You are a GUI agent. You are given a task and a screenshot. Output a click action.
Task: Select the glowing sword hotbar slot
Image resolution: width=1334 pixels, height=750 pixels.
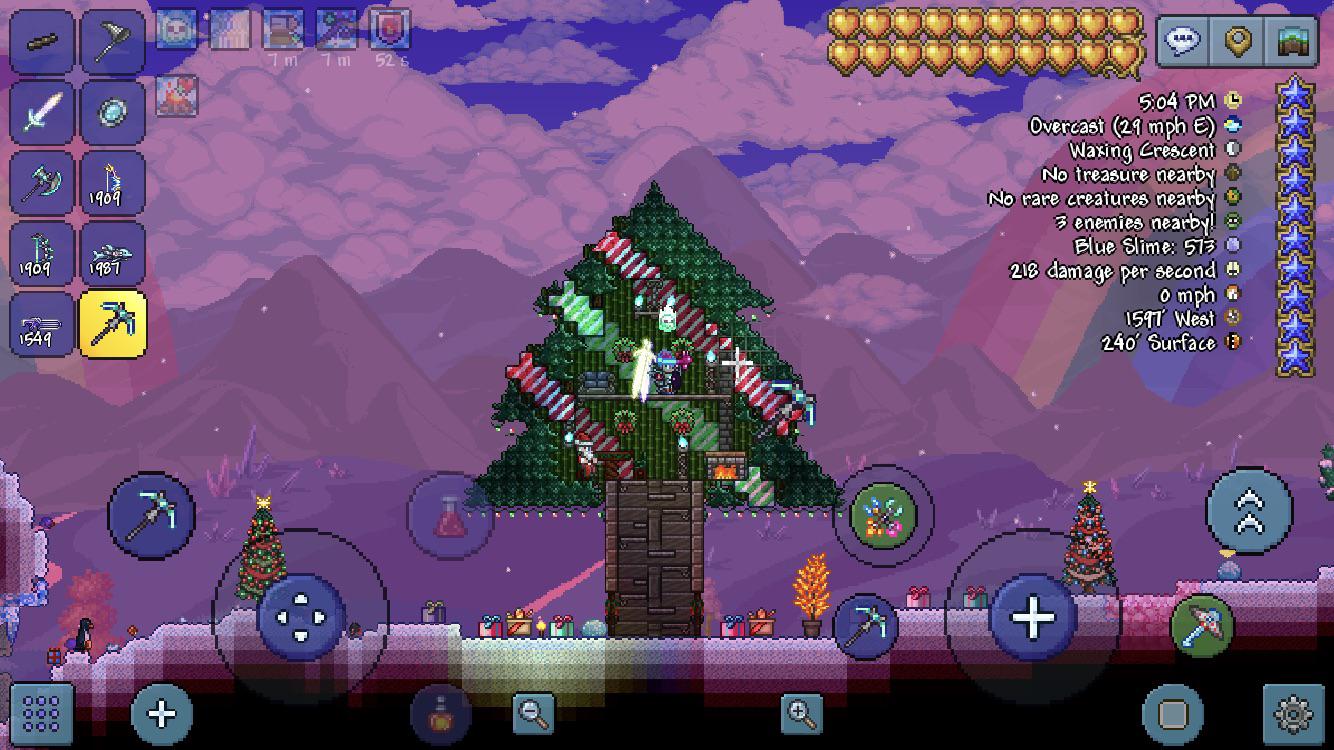pos(40,112)
